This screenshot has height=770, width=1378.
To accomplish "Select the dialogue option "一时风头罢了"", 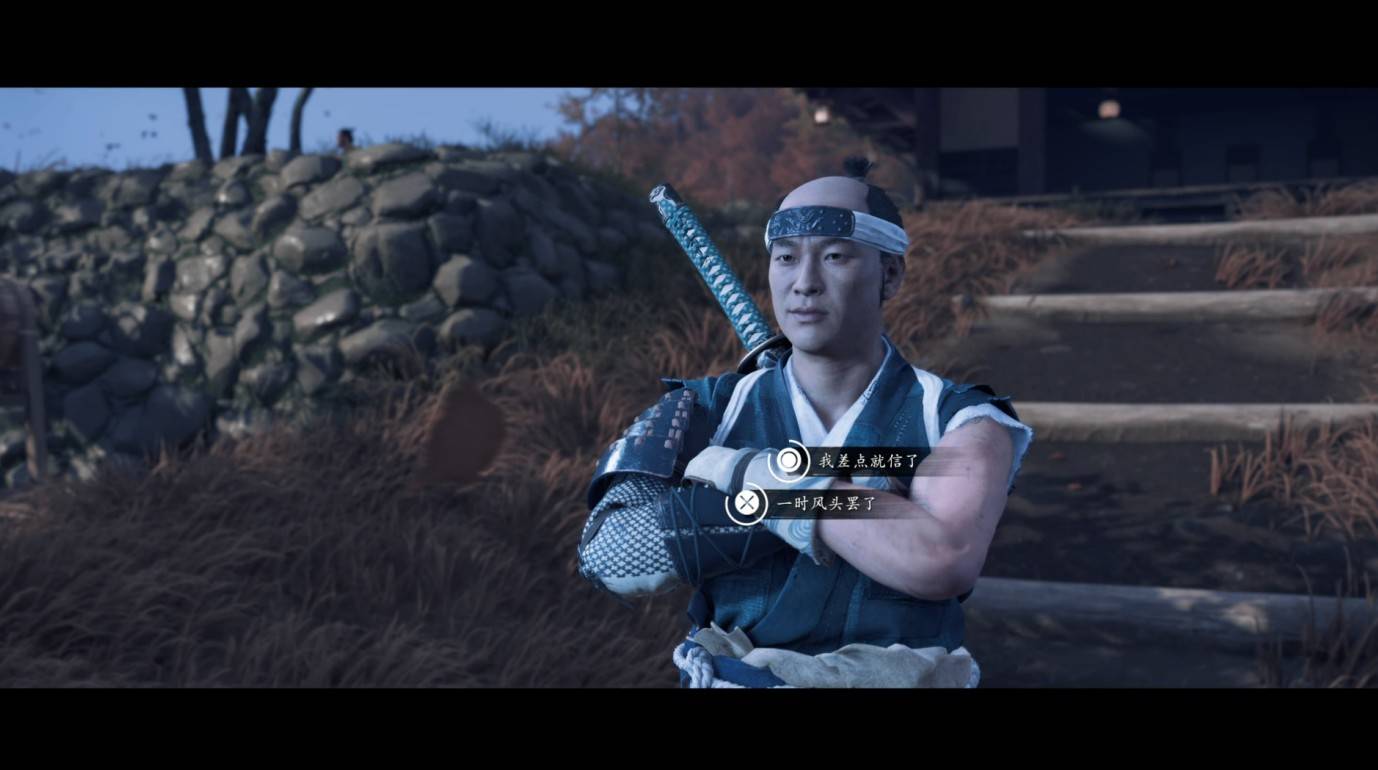I will click(x=825, y=504).
